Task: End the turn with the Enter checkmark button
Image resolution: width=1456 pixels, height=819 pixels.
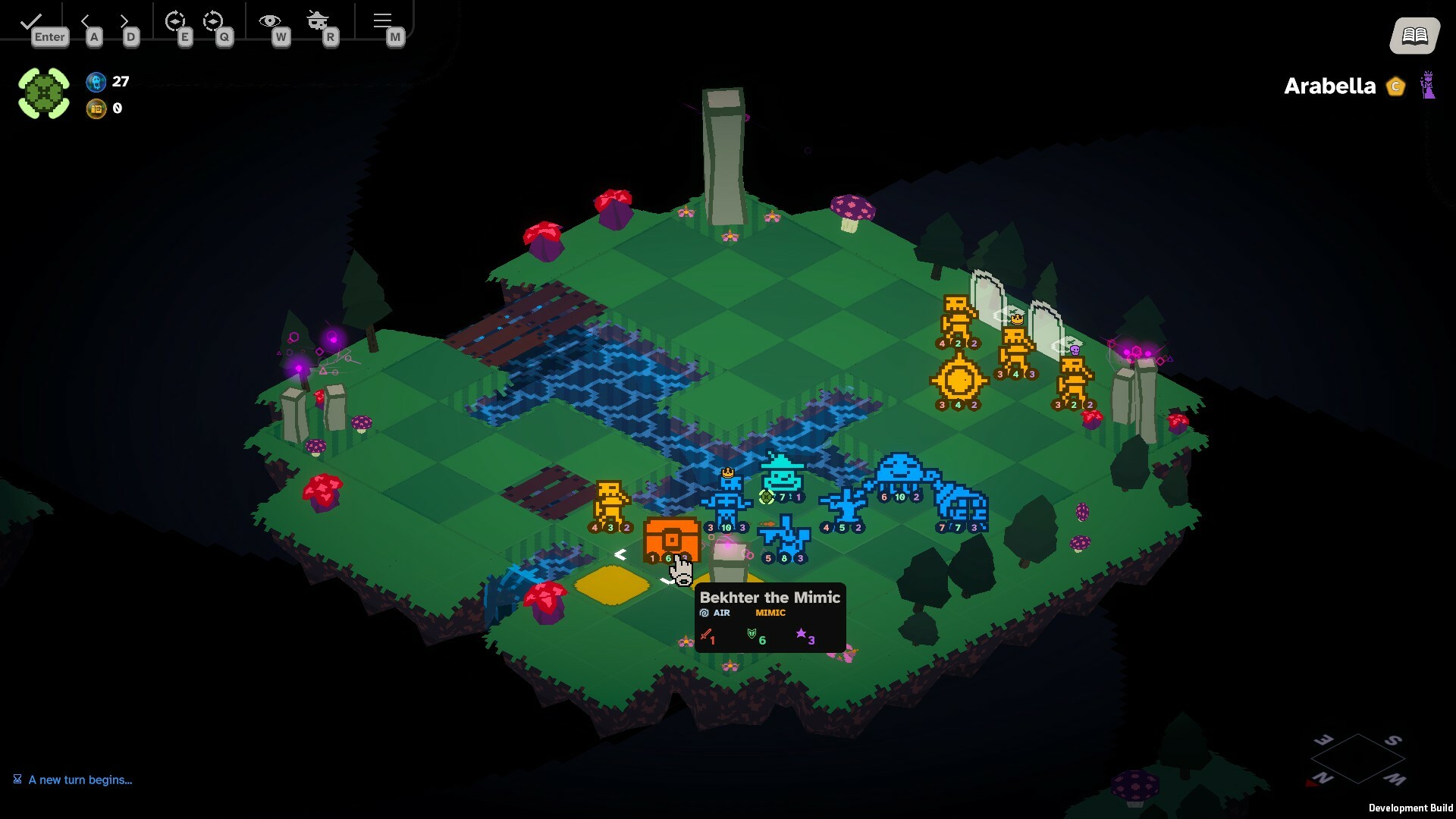Action: click(30, 21)
